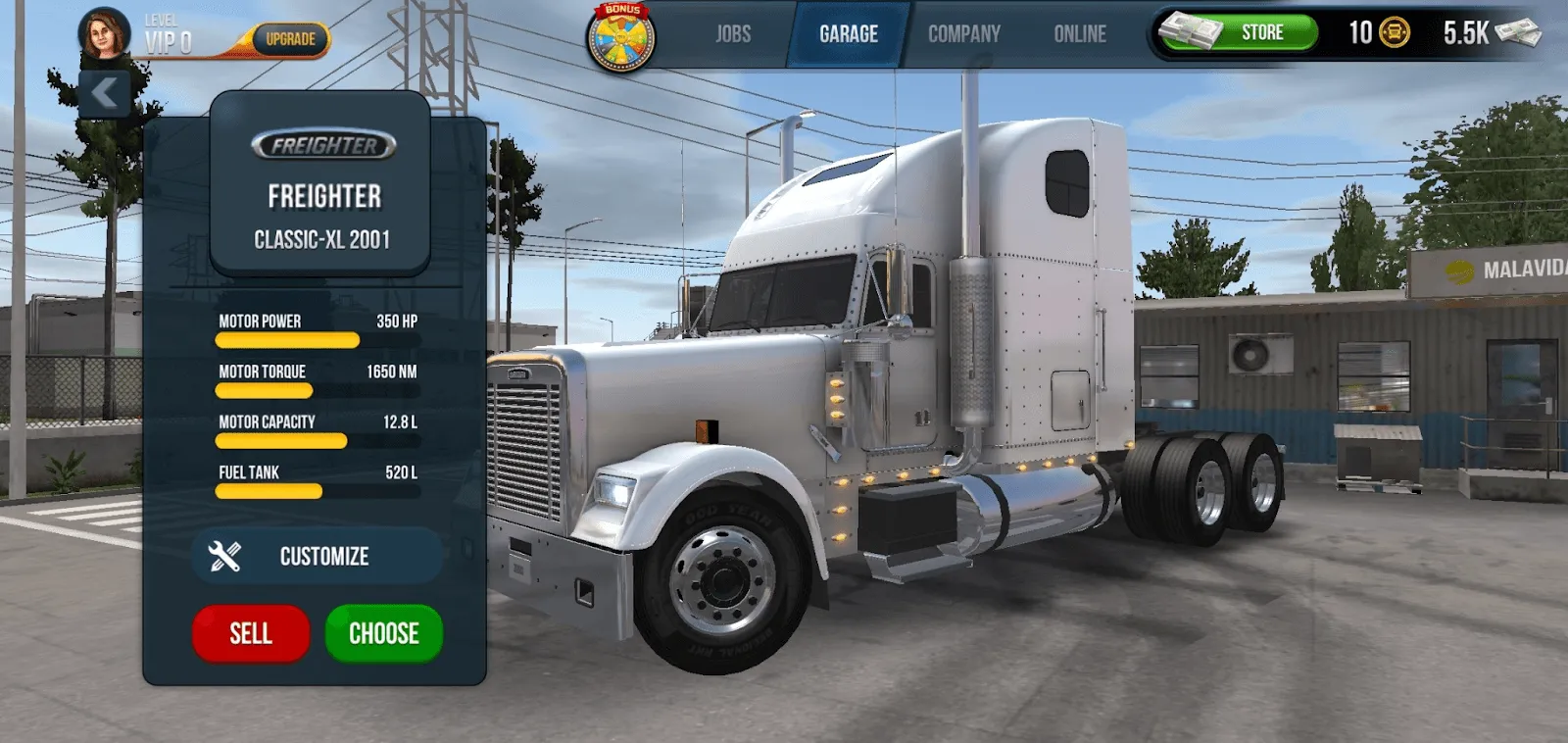The height and width of the screenshot is (743, 1568).
Task: Switch to the Garage tab
Action: (848, 34)
